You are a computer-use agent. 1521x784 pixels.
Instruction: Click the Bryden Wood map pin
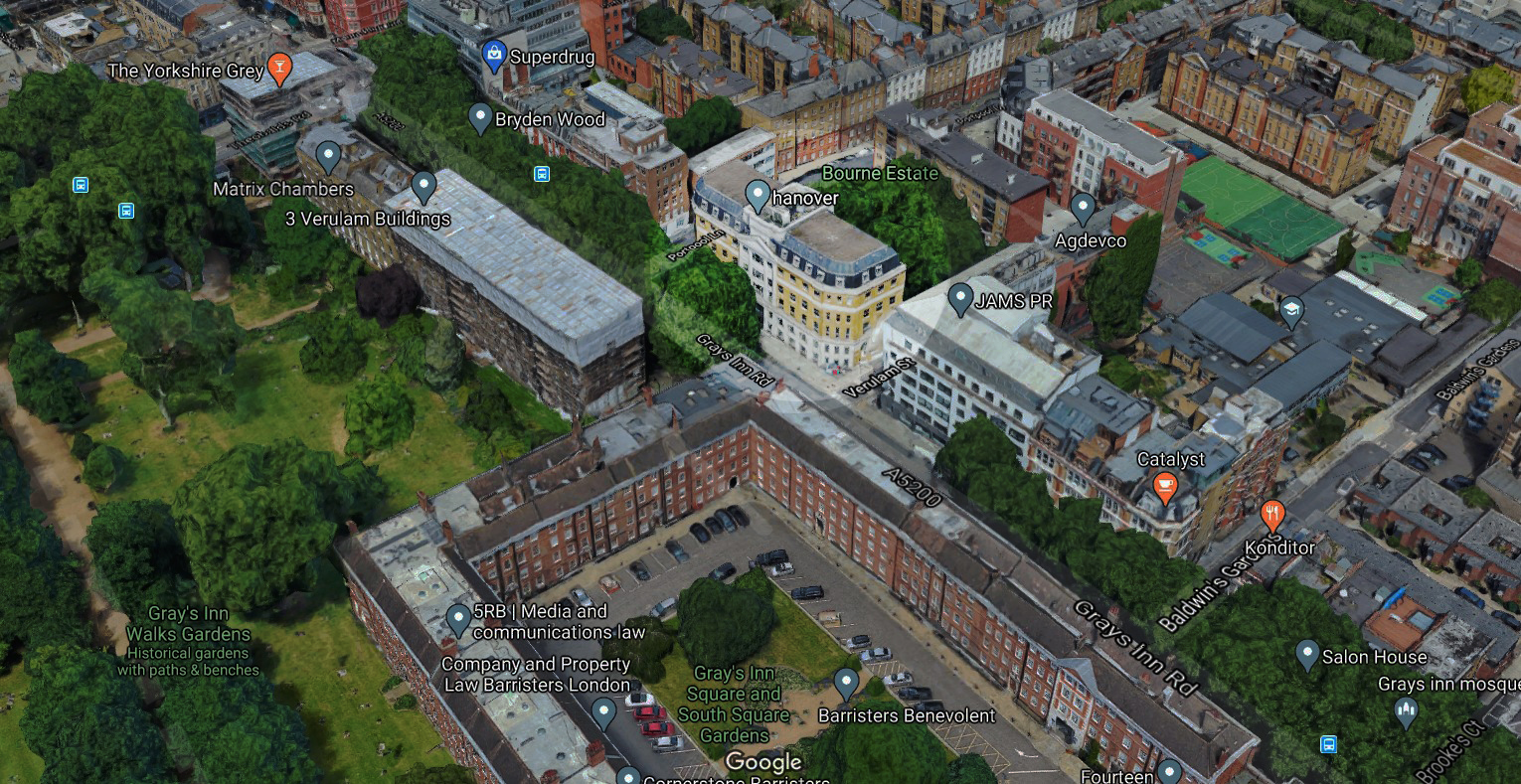click(x=480, y=118)
